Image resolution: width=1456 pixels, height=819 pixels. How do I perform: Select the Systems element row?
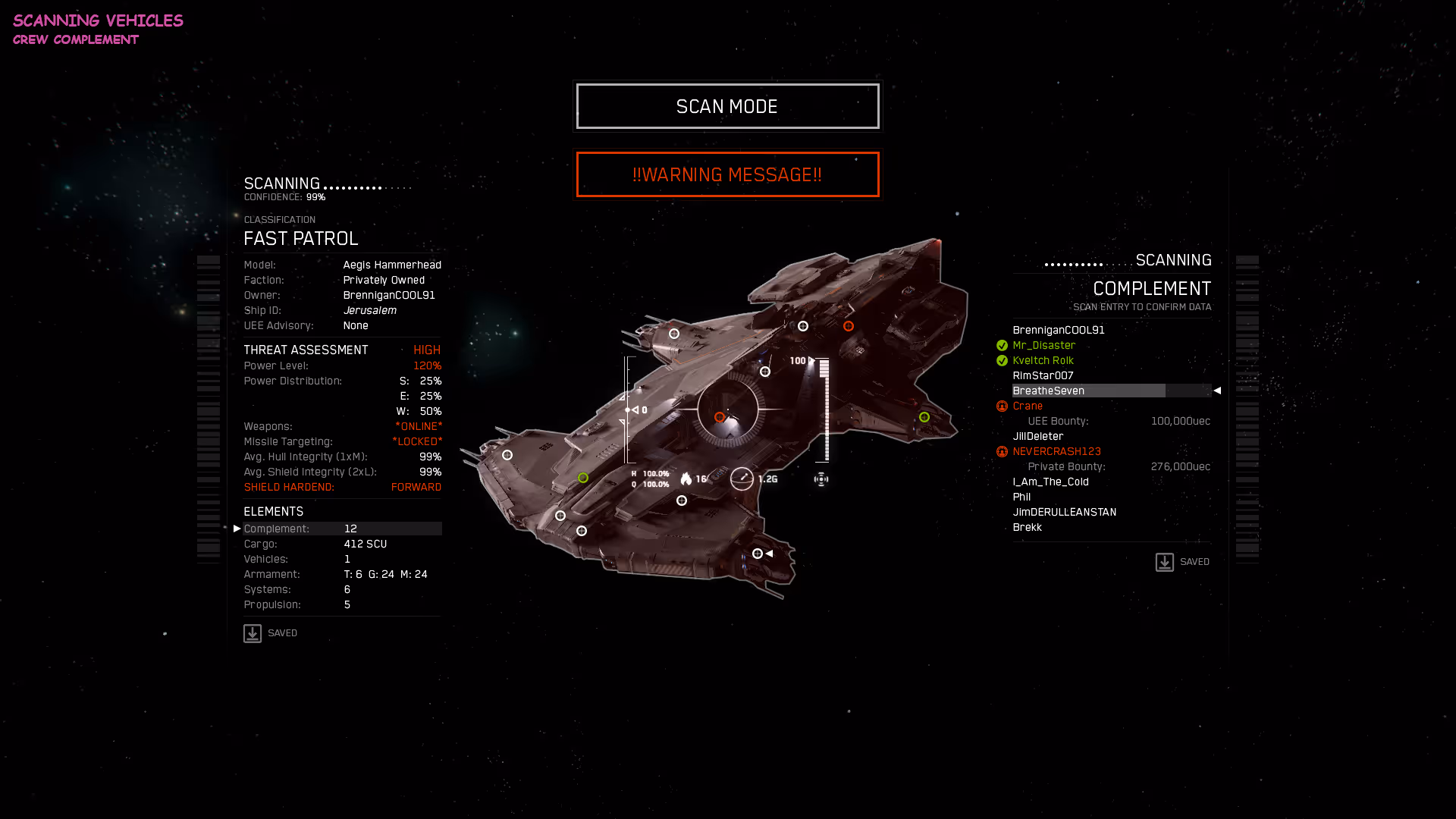(x=342, y=589)
